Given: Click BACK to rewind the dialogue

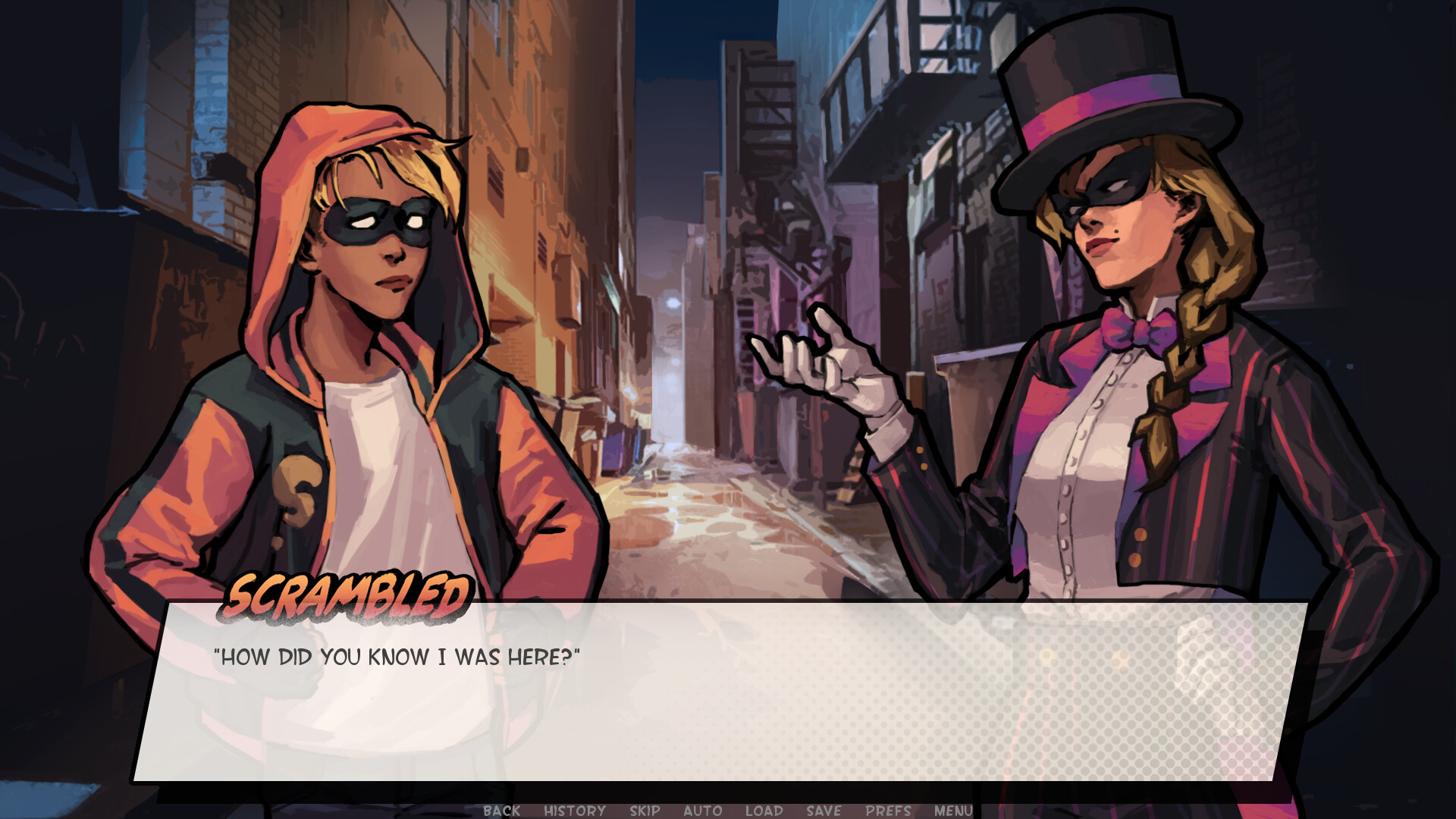Looking at the screenshot, I should (500, 811).
